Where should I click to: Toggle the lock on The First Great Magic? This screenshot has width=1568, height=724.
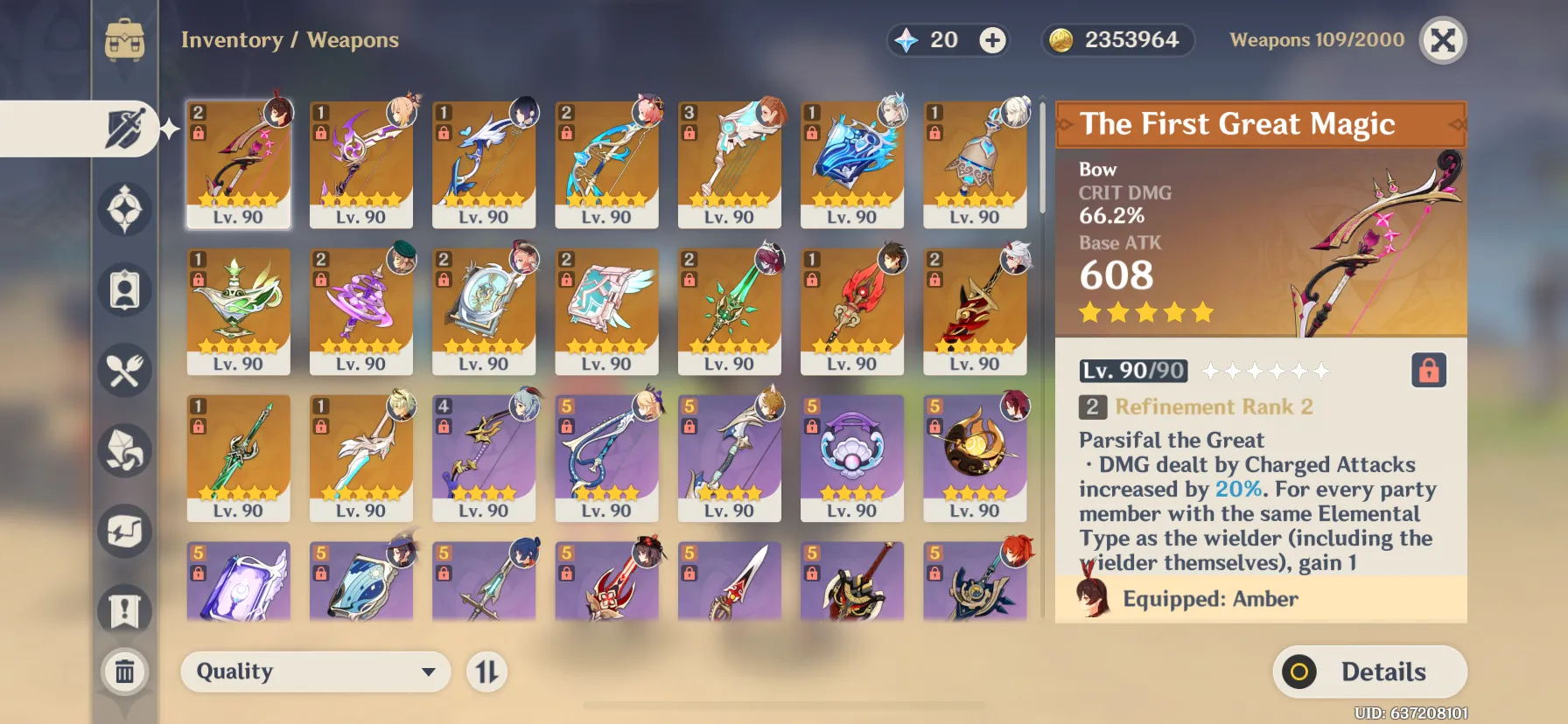1428,371
